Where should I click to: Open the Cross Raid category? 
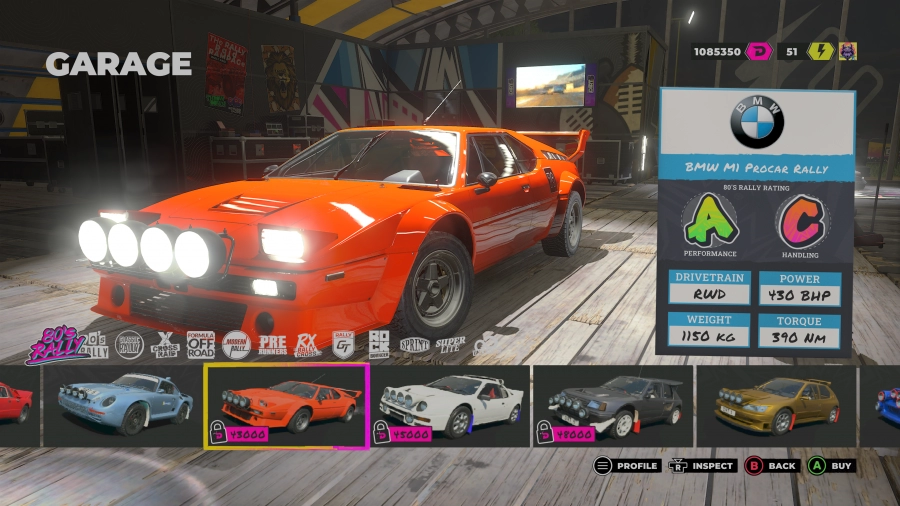click(164, 345)
